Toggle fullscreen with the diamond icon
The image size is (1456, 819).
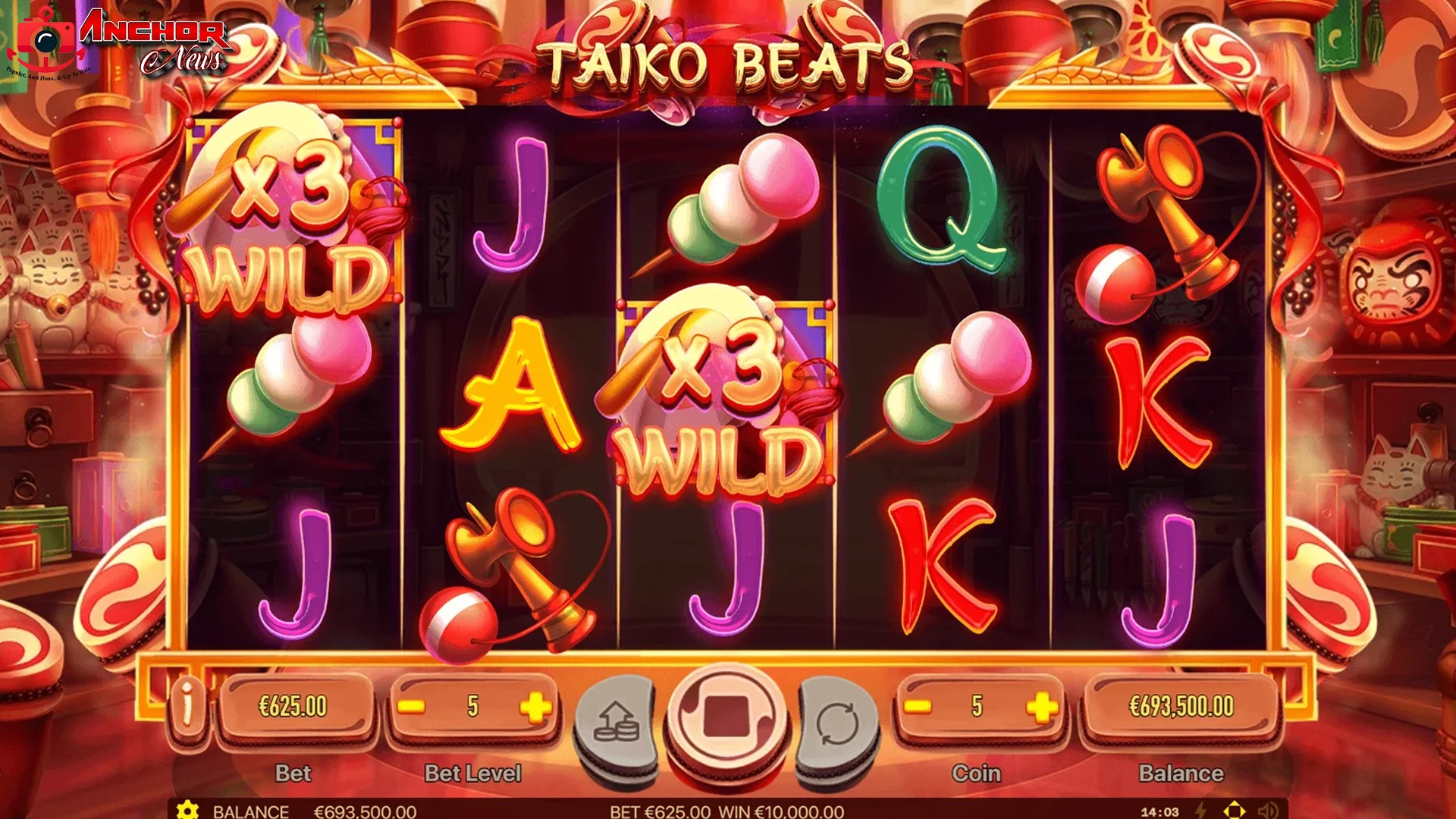[x=1234, y=810]
